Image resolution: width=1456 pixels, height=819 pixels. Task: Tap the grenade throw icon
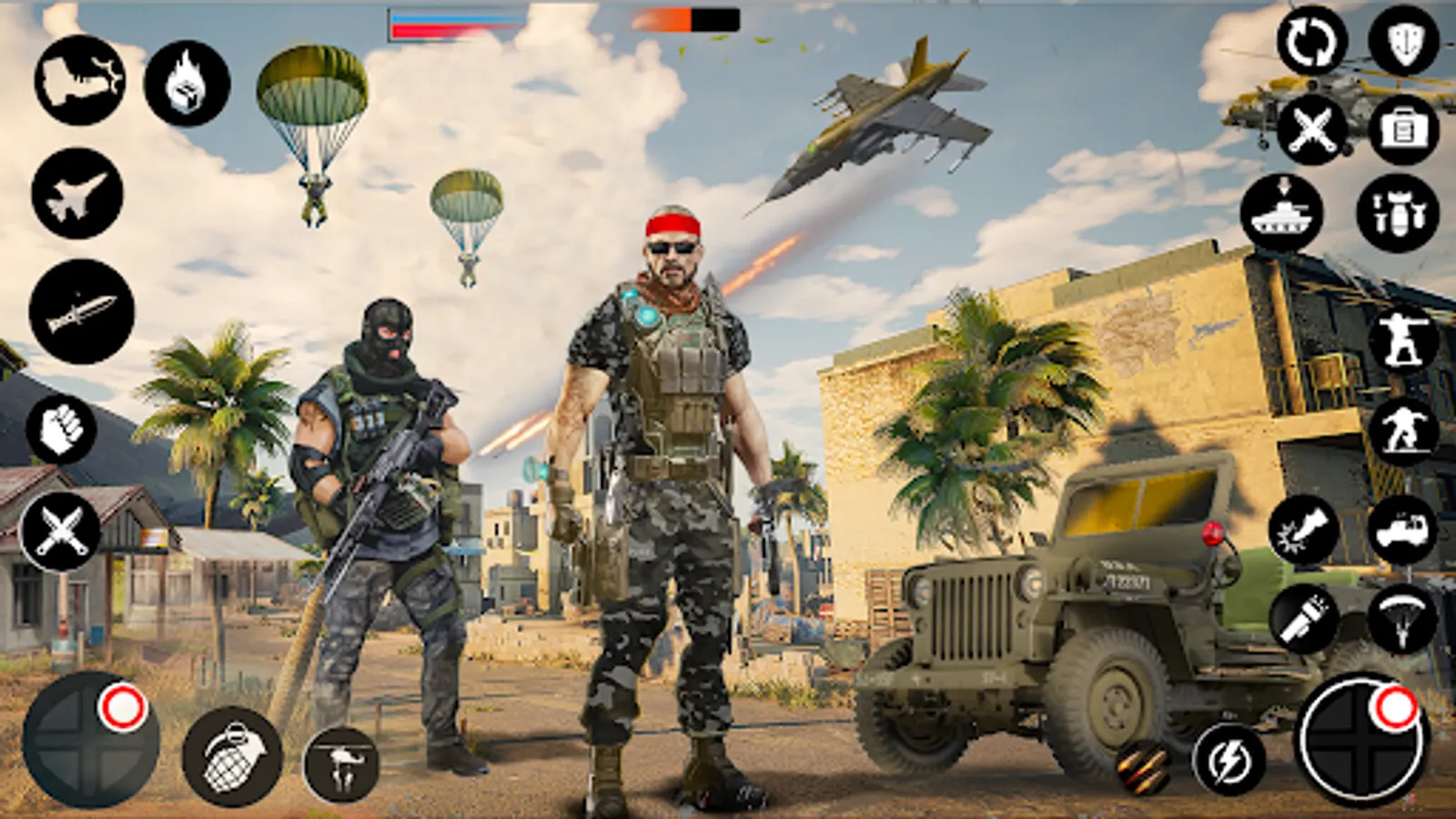[232, 755]
